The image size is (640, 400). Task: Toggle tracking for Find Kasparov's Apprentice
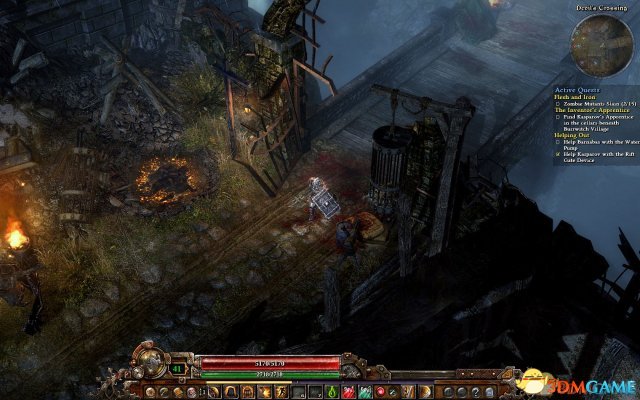(559, 116)
